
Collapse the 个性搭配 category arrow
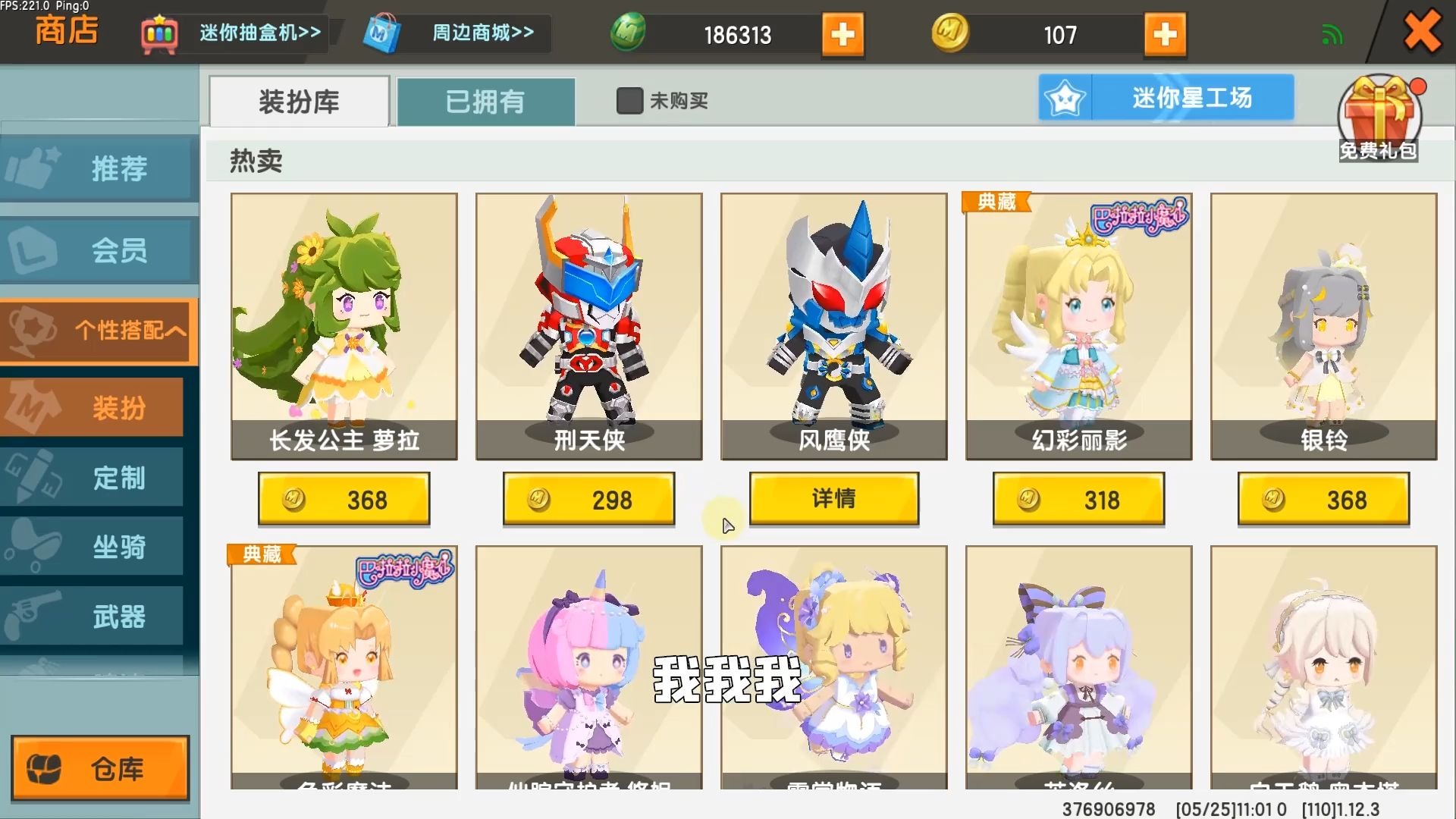pyautogui.click(x=178, y=331)
